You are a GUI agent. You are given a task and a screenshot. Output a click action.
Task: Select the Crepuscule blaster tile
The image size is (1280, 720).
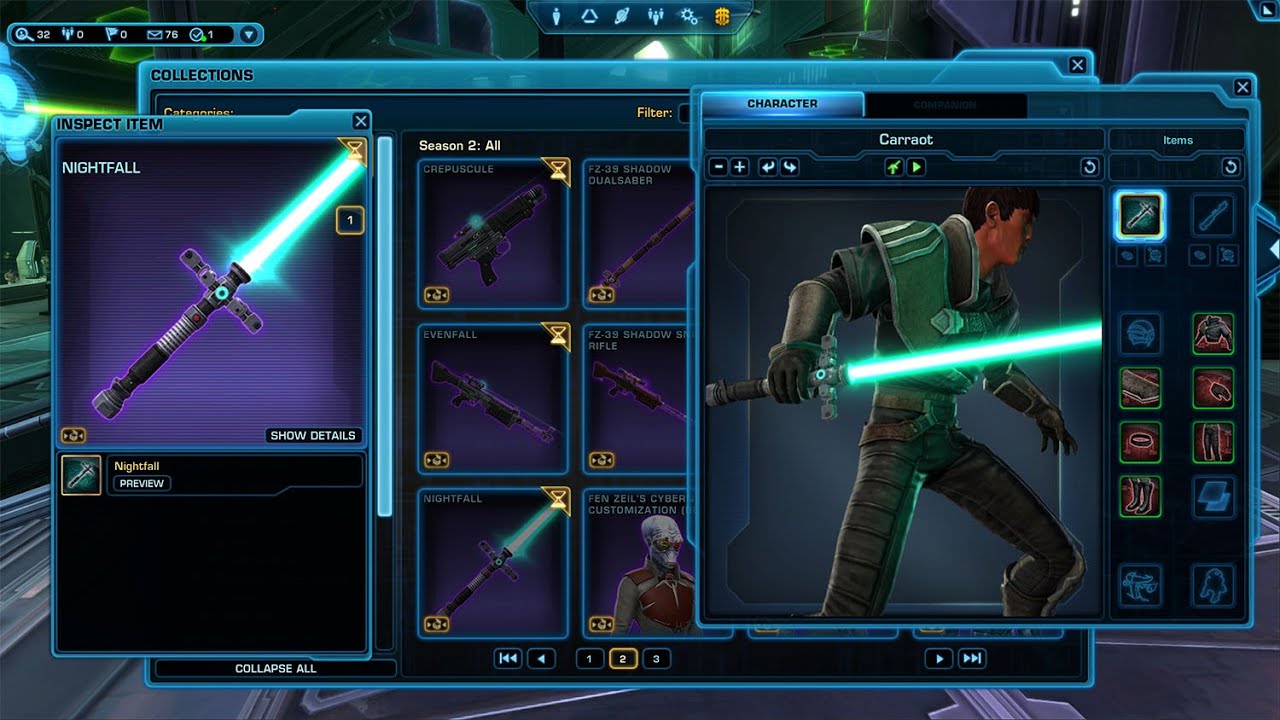point(494,233)
